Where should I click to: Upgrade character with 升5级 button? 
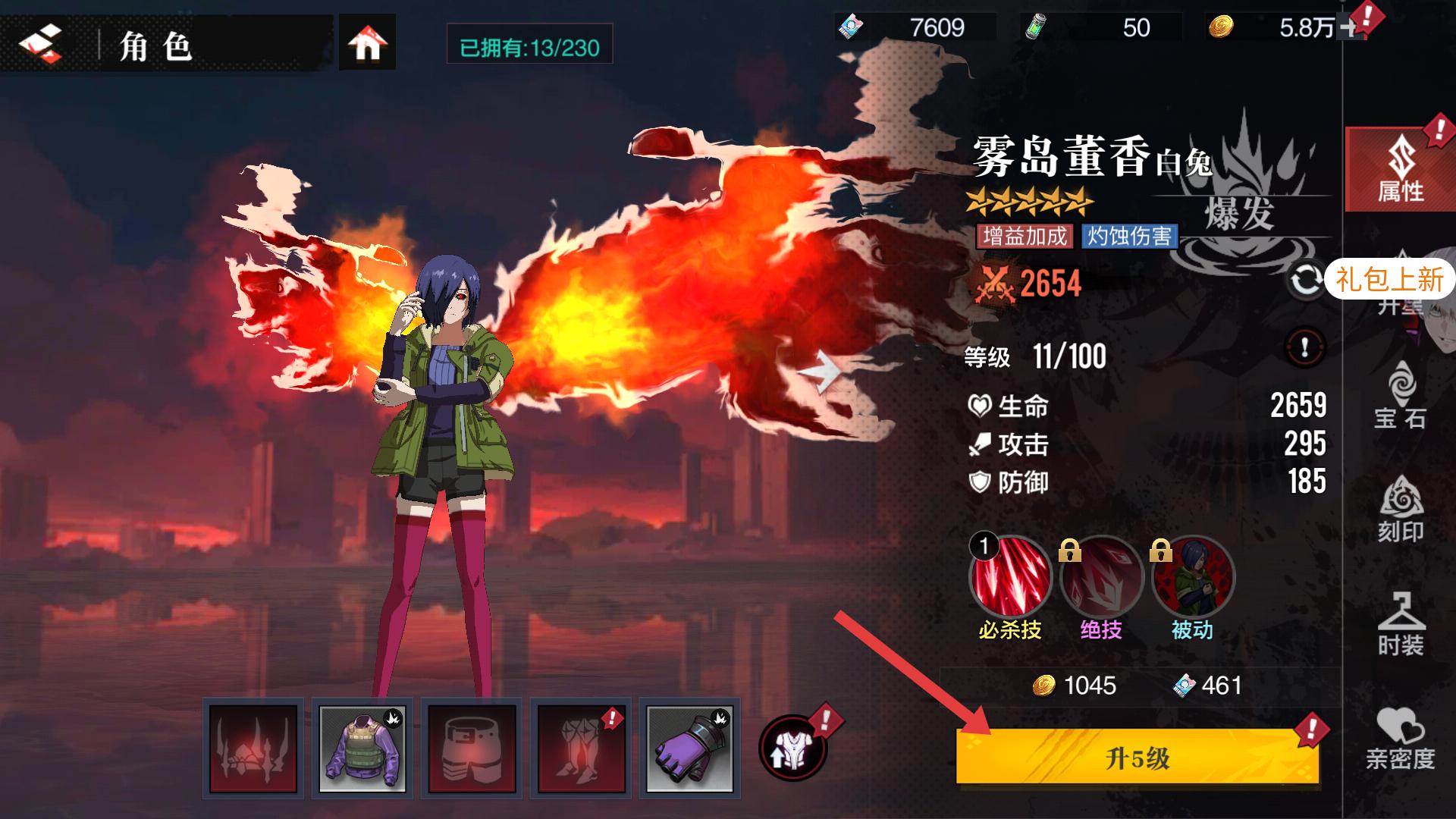tap(1137, 758)
